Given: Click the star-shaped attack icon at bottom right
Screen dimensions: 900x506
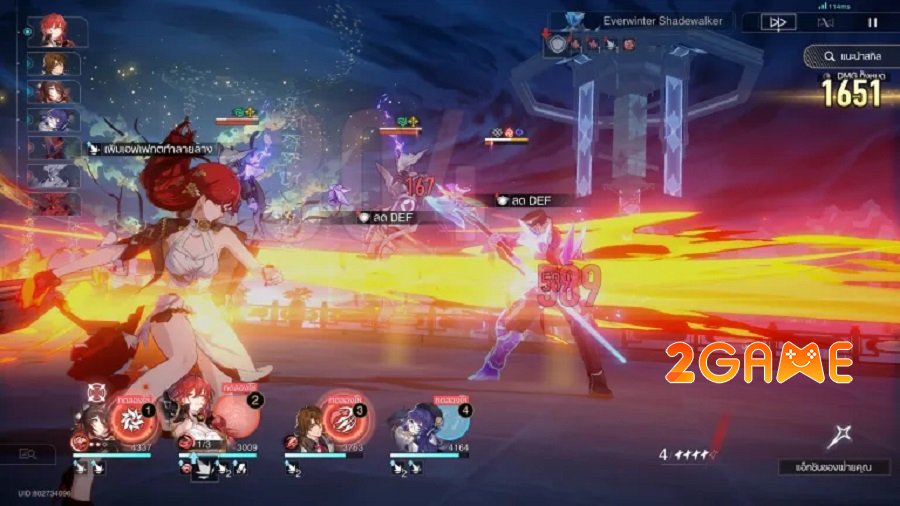Looking at the screenshot, I should point(839,435).
